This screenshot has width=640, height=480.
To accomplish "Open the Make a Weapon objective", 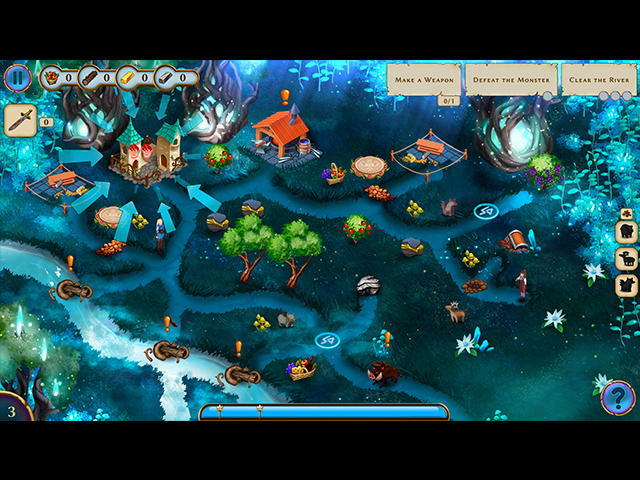I will click(x=424, y=80).
